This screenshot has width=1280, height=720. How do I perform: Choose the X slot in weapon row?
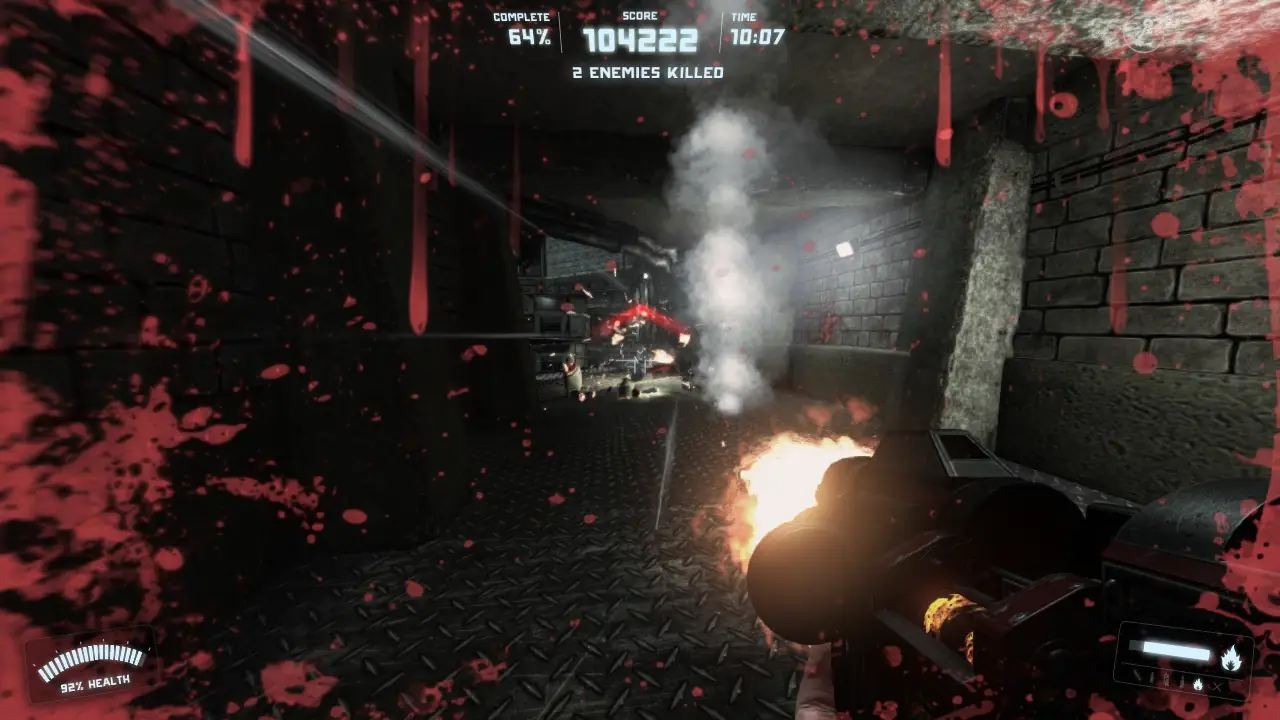1216,686
